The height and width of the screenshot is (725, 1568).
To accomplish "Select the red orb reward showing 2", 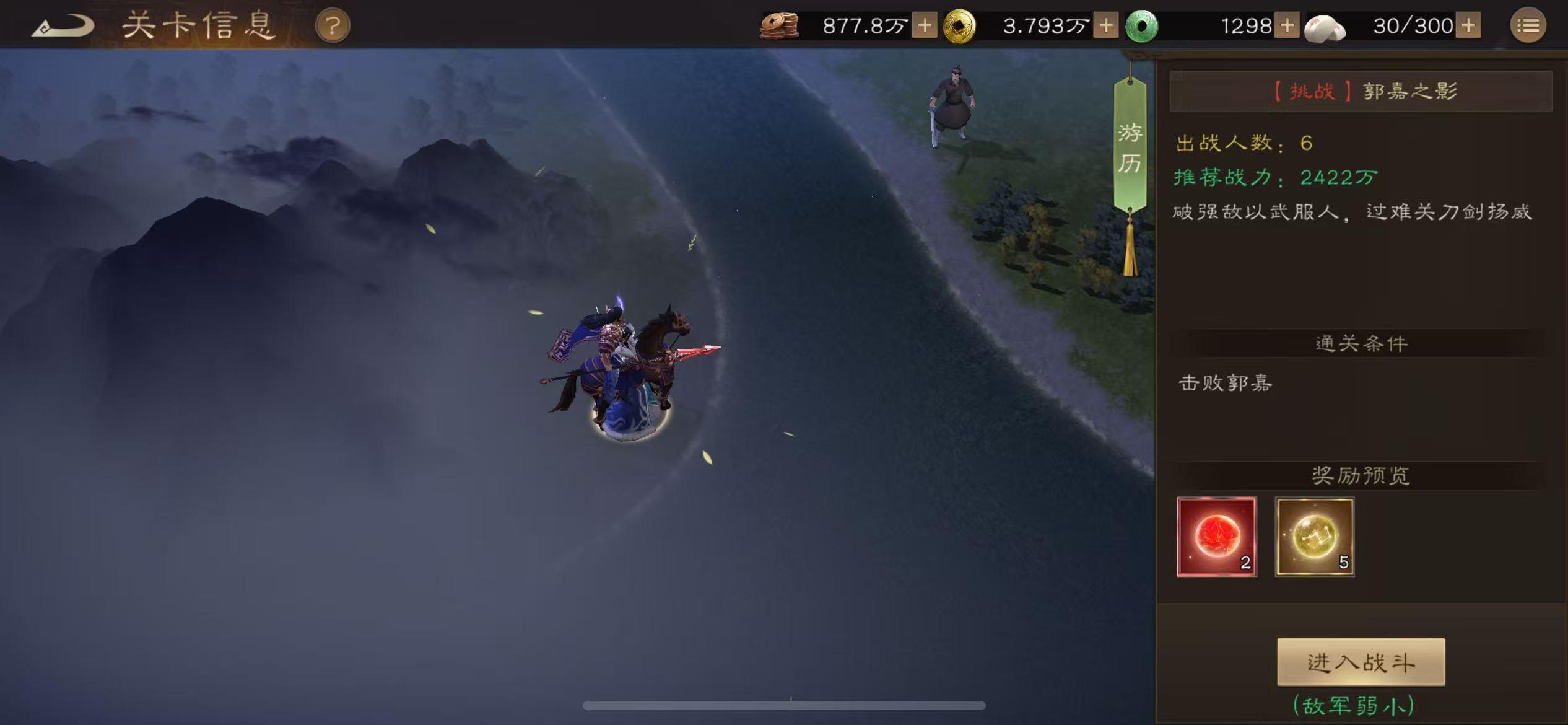I will [x=1216, y=537].
